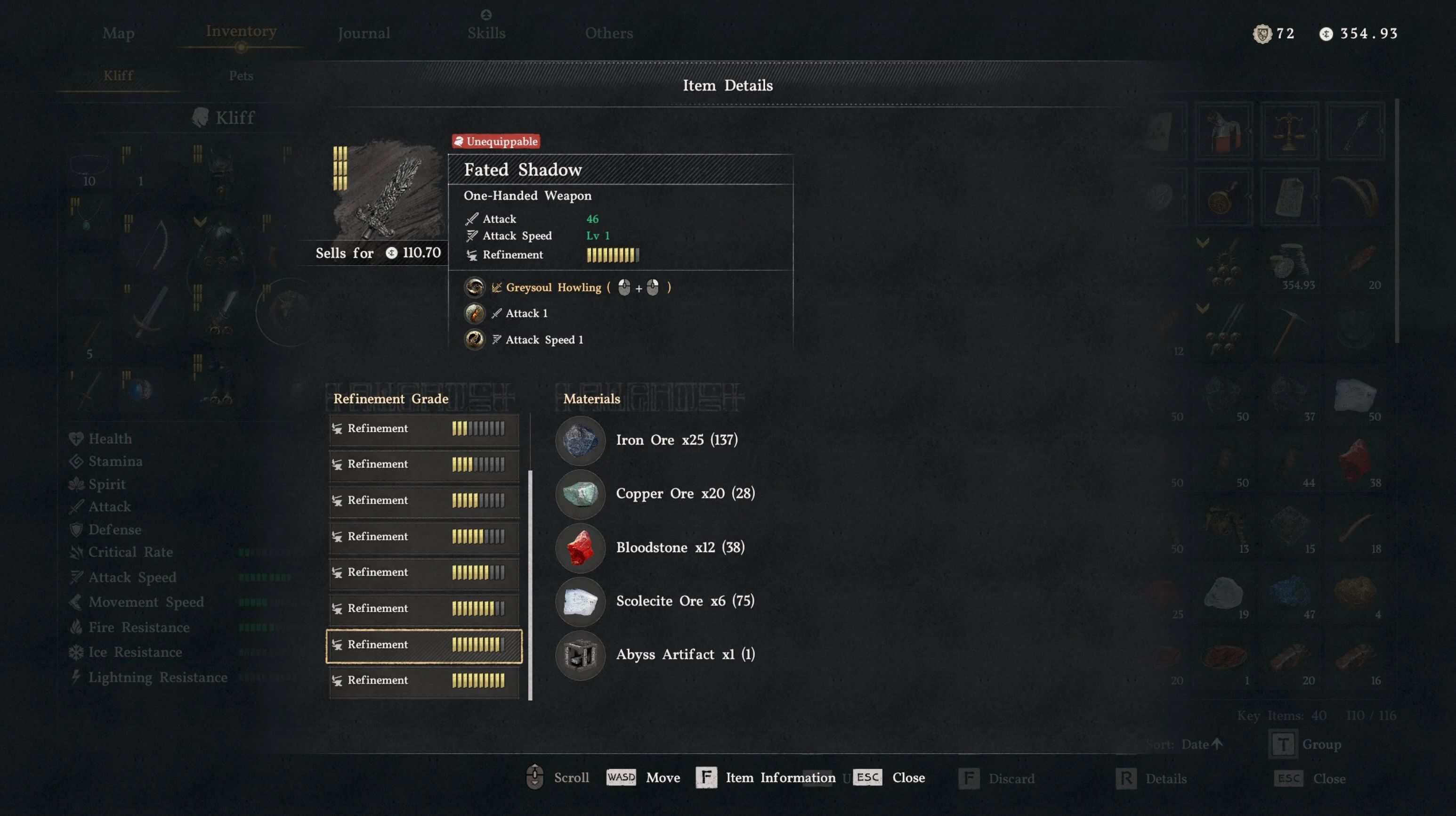The width and height of the screenshot is (1456, 816).
Task: Select the Attack Speed 1 perk icon
Action: pos(474,339)
